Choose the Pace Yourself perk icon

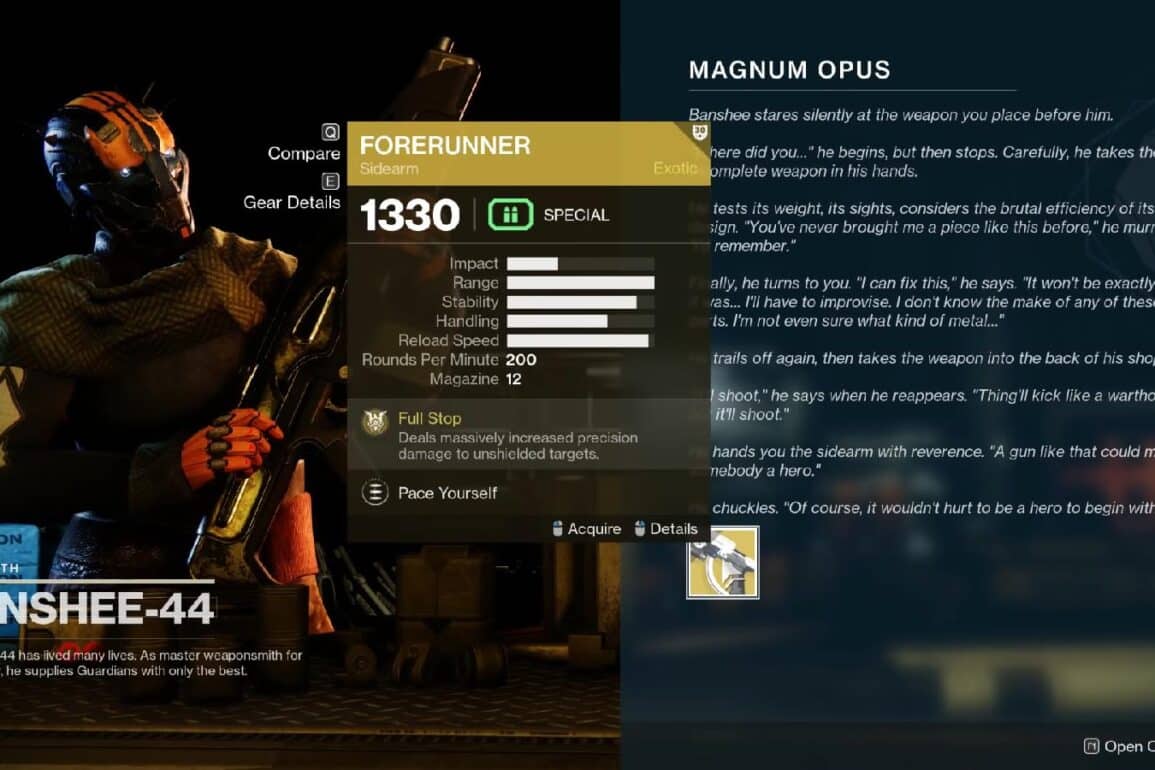coord(375,493)
